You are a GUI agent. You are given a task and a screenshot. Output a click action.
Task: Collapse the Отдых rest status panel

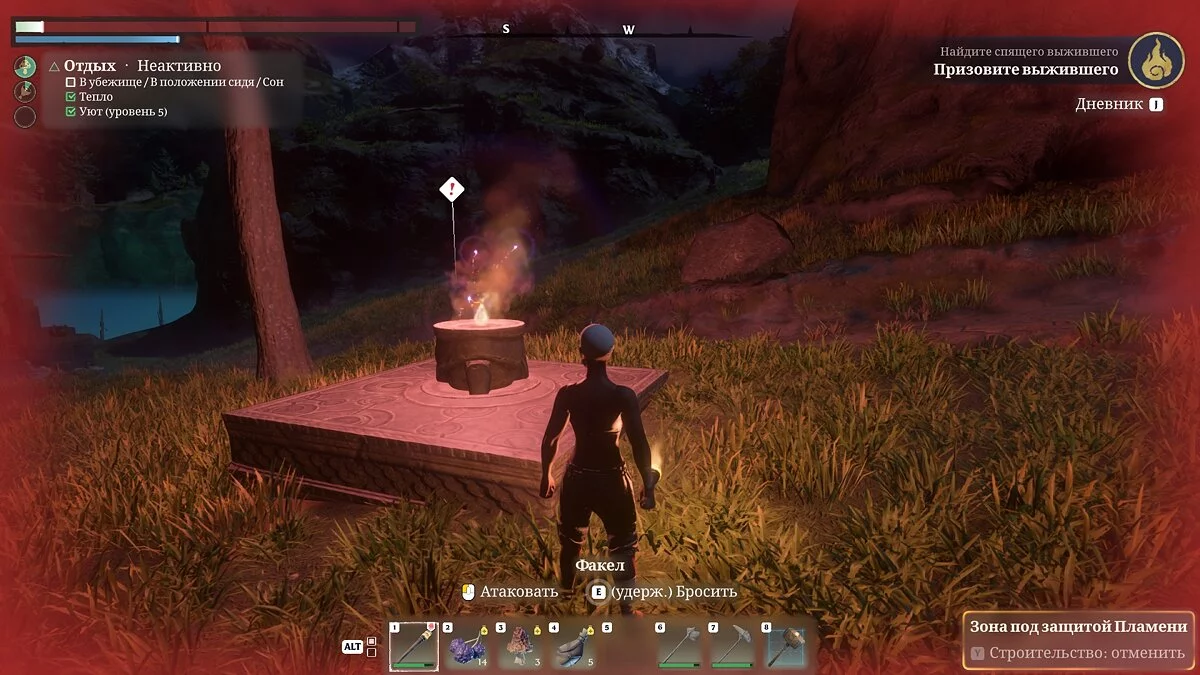point(54,67)
